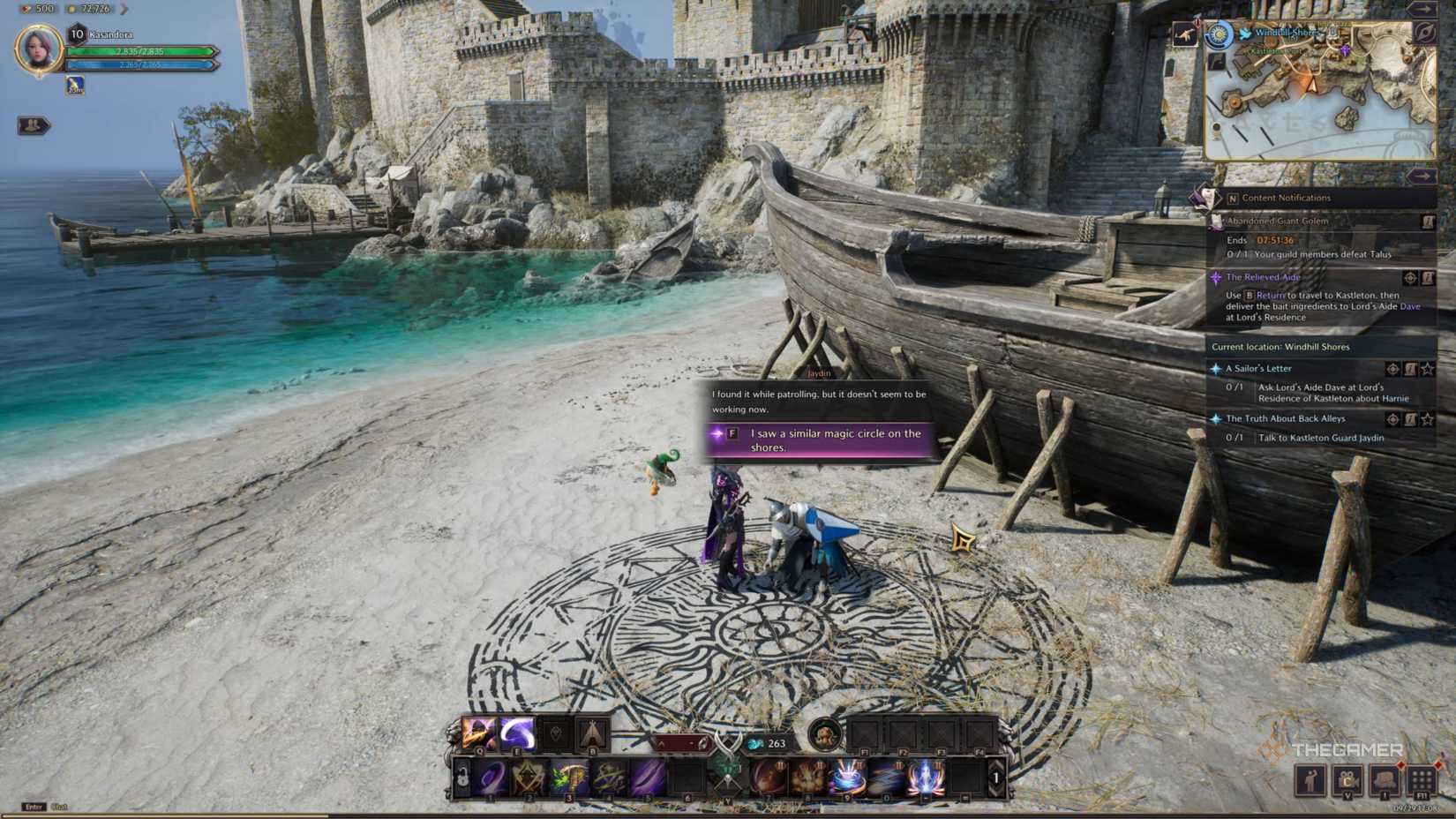Click the Return link in the quest description
The image size is (1456, 819).
(x=1271, y=296)
